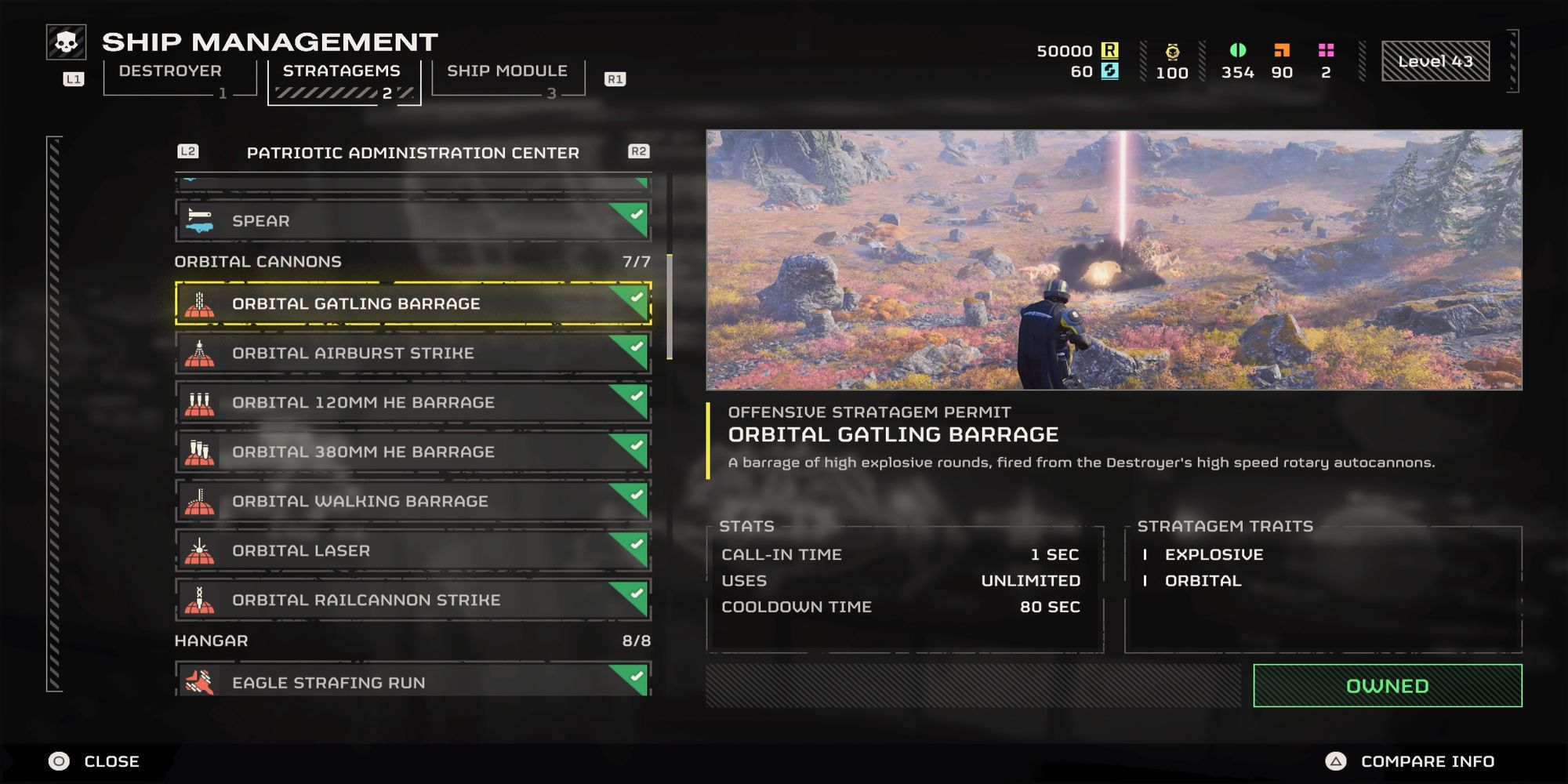This screenshot has width=1568, height=784.
Task: Pick Orbital 380MM HE Barrage
Action: pos(412,452)
